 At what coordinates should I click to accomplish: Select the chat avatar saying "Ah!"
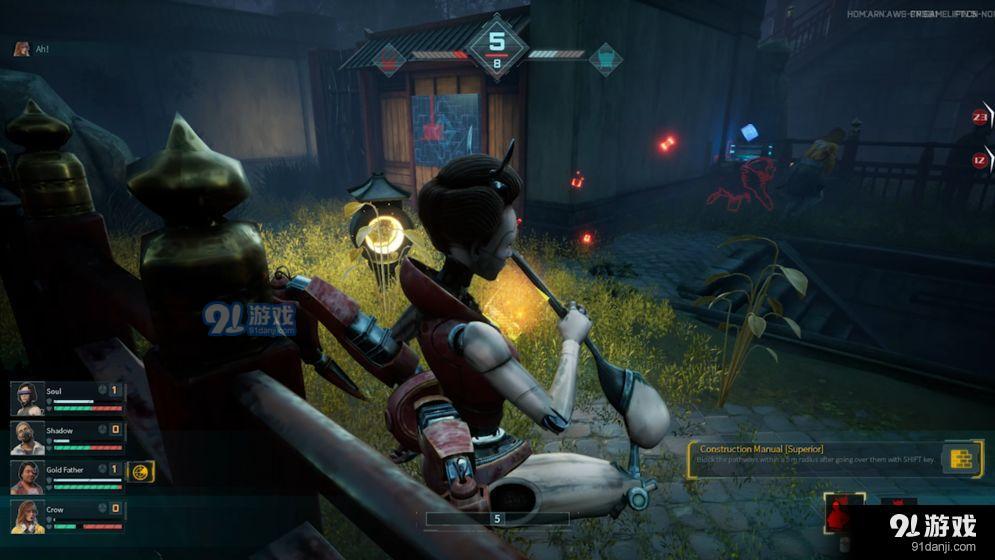coord(21,48)
